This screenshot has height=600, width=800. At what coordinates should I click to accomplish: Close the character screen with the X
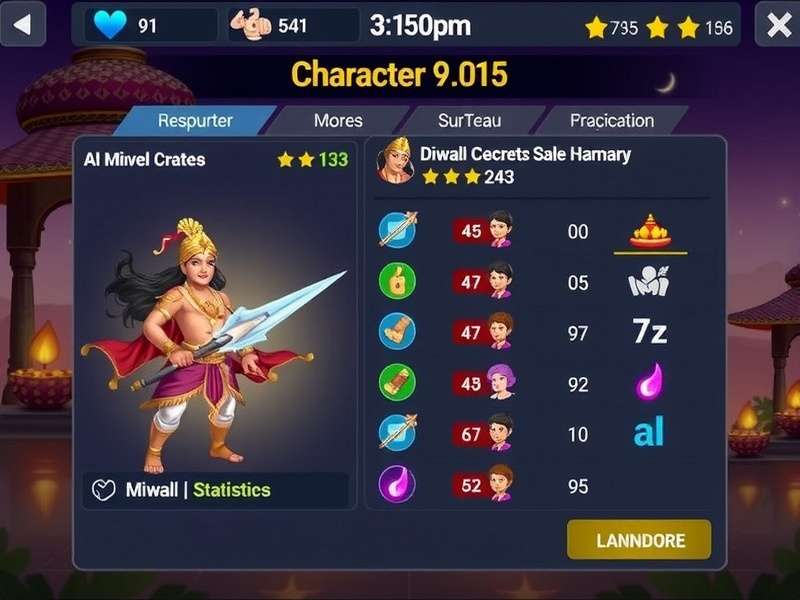click(x=778, y=25)
